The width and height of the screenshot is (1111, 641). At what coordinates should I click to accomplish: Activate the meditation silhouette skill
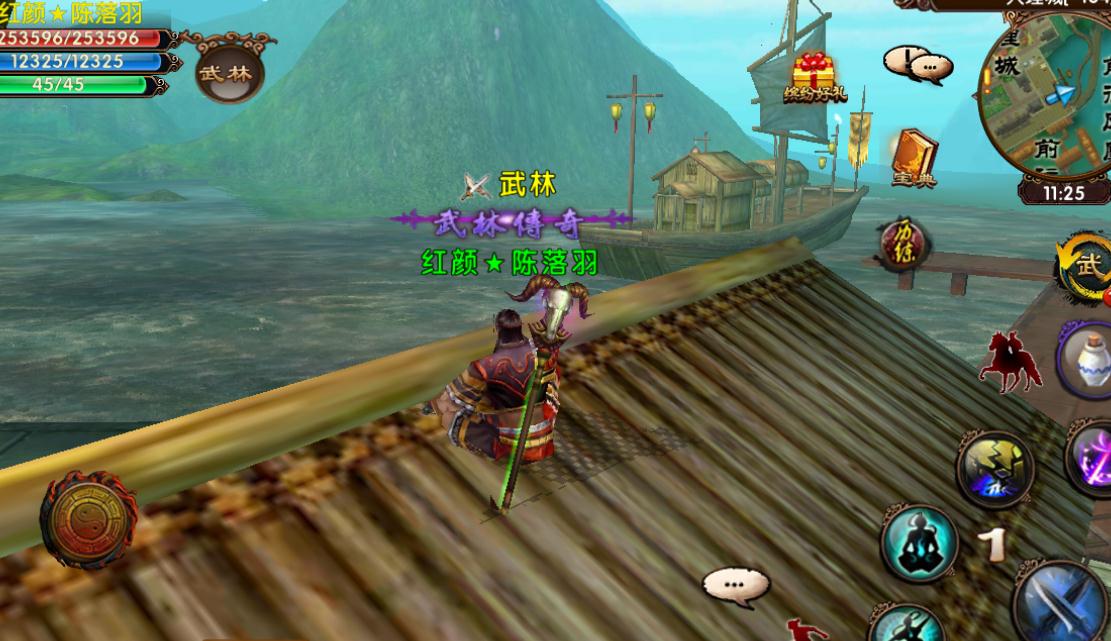919,543
